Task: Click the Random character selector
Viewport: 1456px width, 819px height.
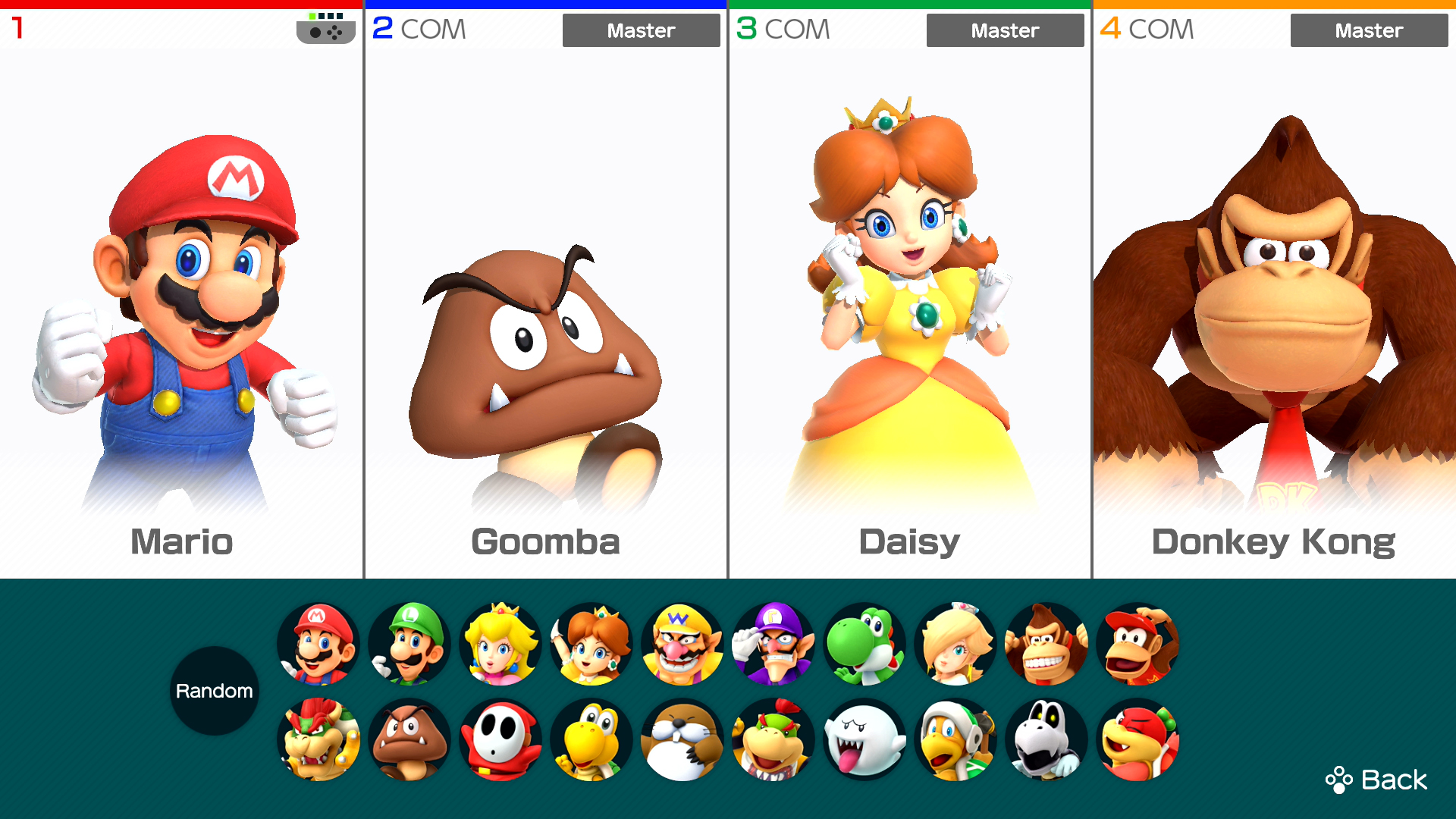Action: 215,690
